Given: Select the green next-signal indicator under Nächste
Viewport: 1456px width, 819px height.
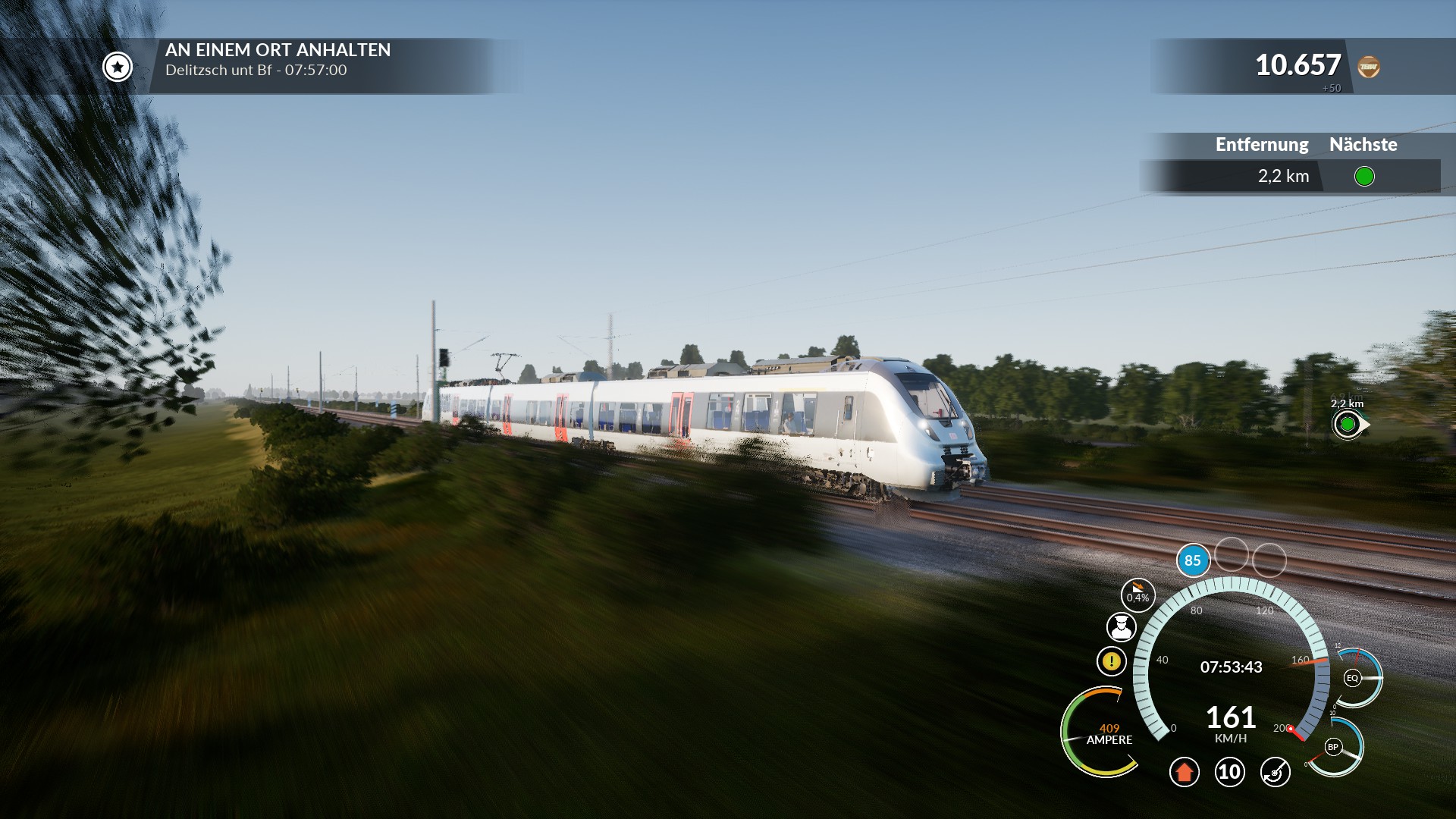Looking at the screenshot, I should coord(1363,177).
